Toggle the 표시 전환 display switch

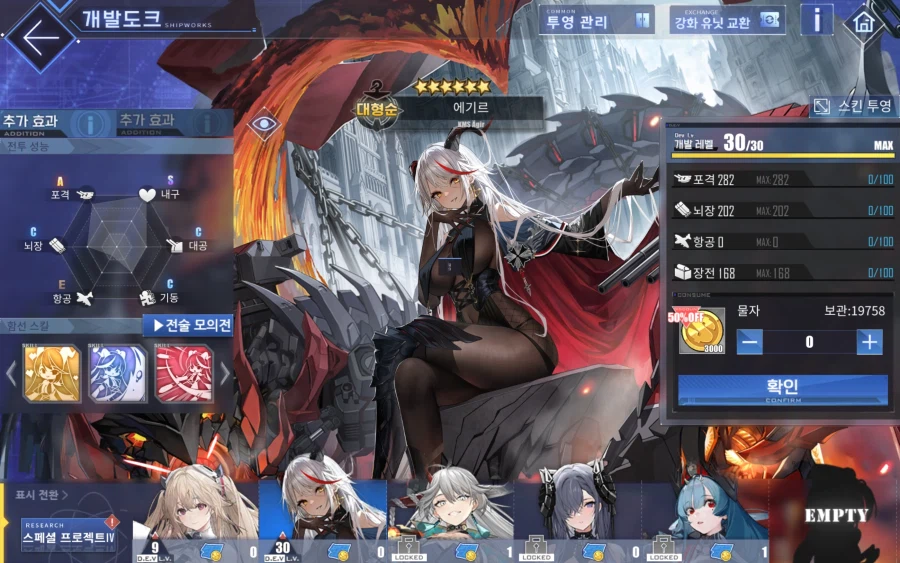click(42, 494)
